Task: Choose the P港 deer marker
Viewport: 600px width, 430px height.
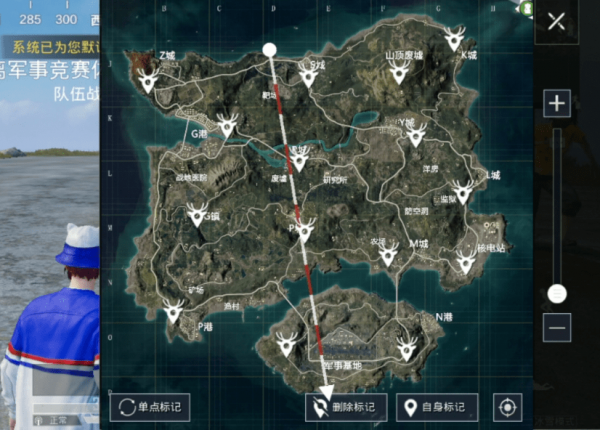Action: 174,312
